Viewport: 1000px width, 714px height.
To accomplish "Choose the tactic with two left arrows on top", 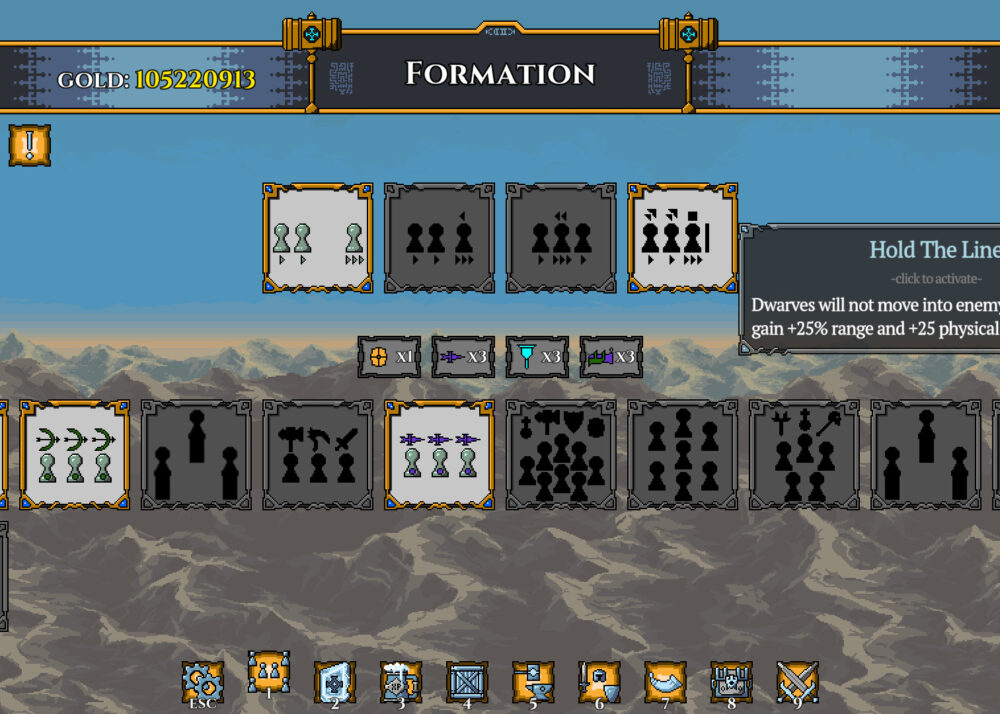I will pyautogui.click(x=561, y=238).
